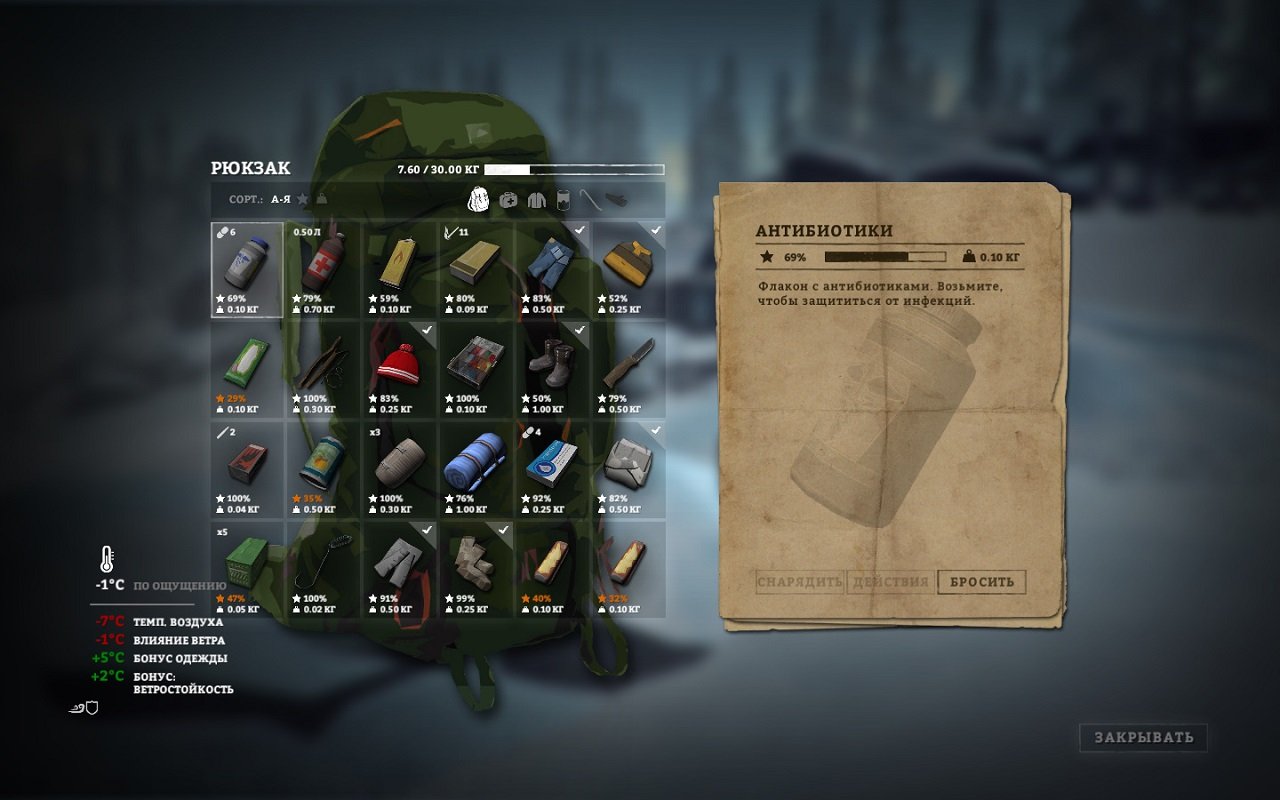Screen dimensions: 1280x800
Task: Filter items with the canned food icon
Action: click(x=563, y=200)
